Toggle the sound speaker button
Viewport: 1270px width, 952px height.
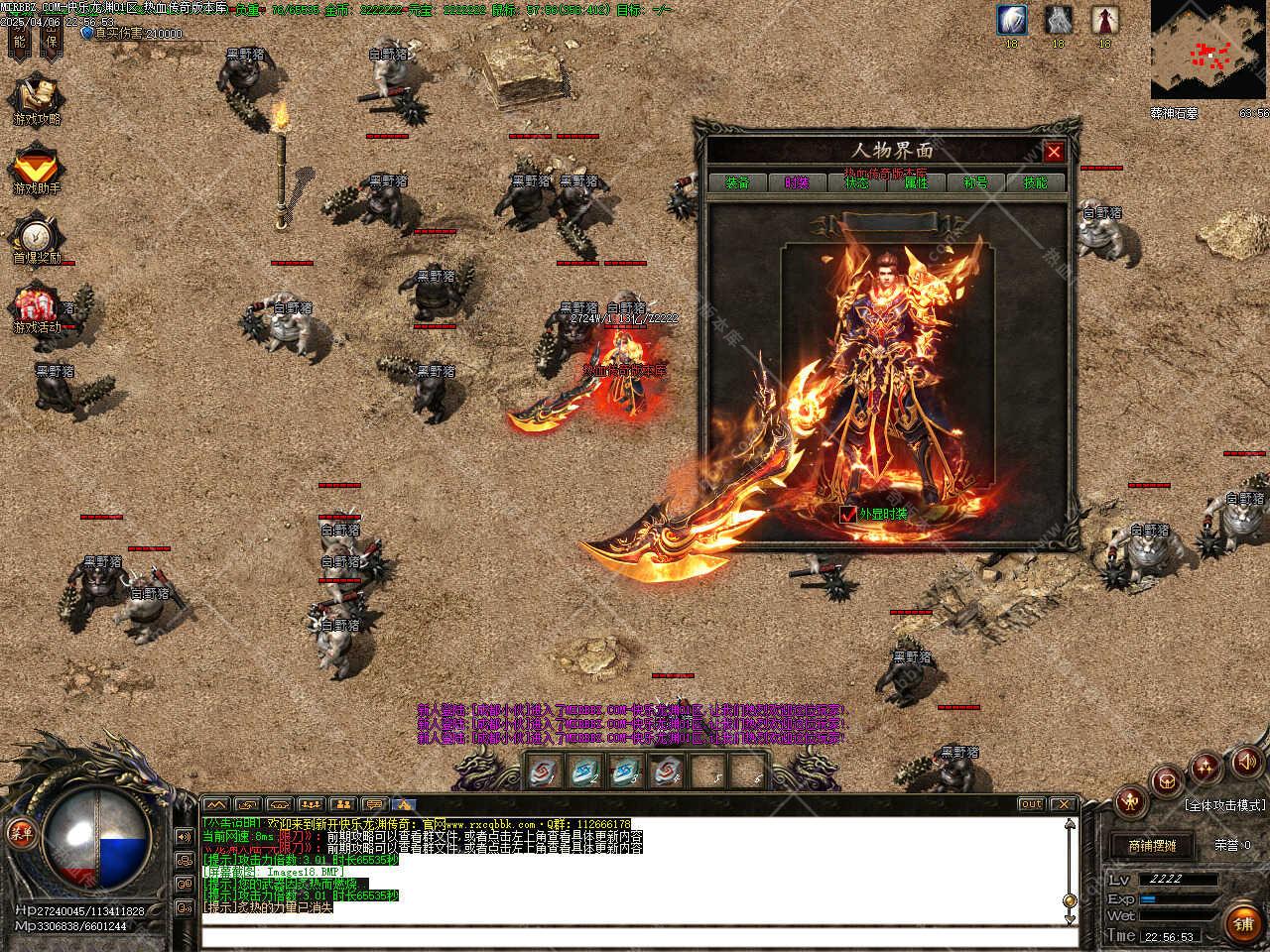pos(1244,762)
